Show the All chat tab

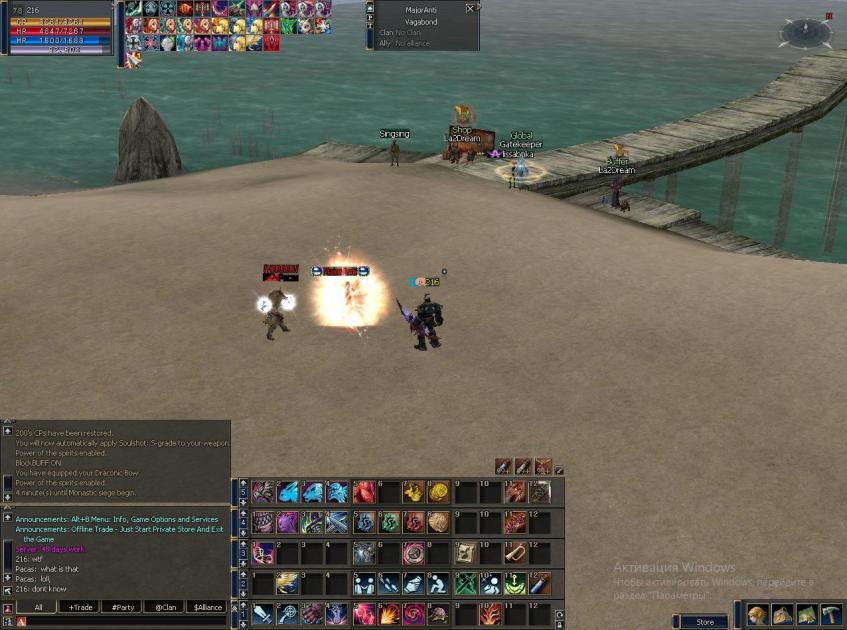(38, 607)
